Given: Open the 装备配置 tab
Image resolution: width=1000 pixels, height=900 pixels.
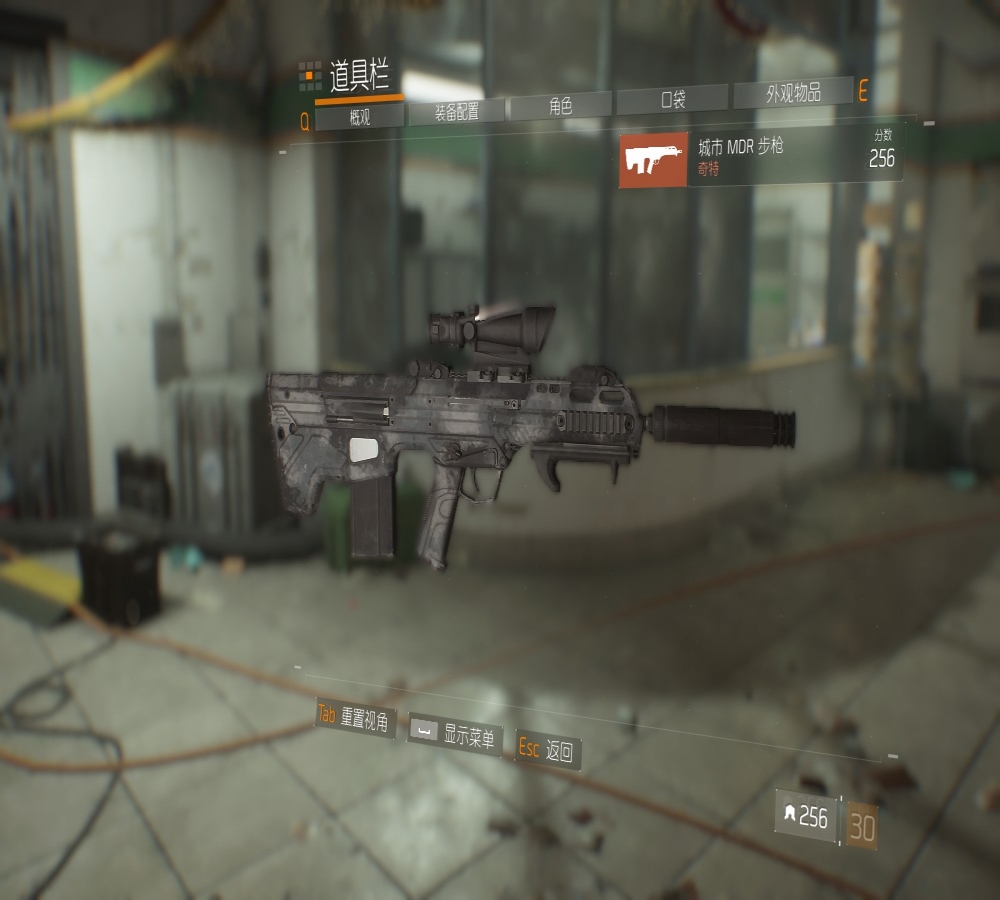Looking at the screenshot, I should tap(456, 111).
